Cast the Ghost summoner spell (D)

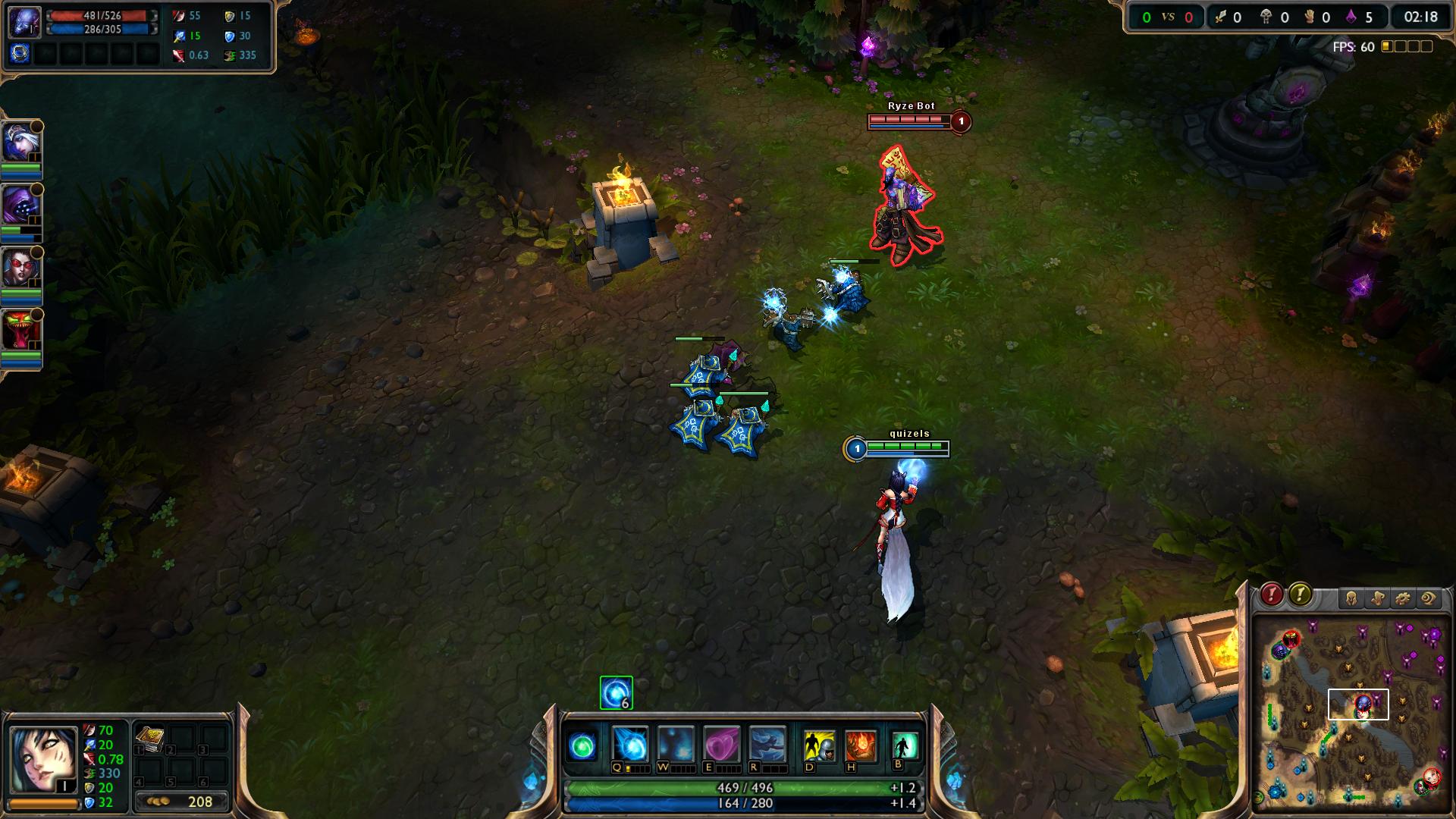click(819, 746)
